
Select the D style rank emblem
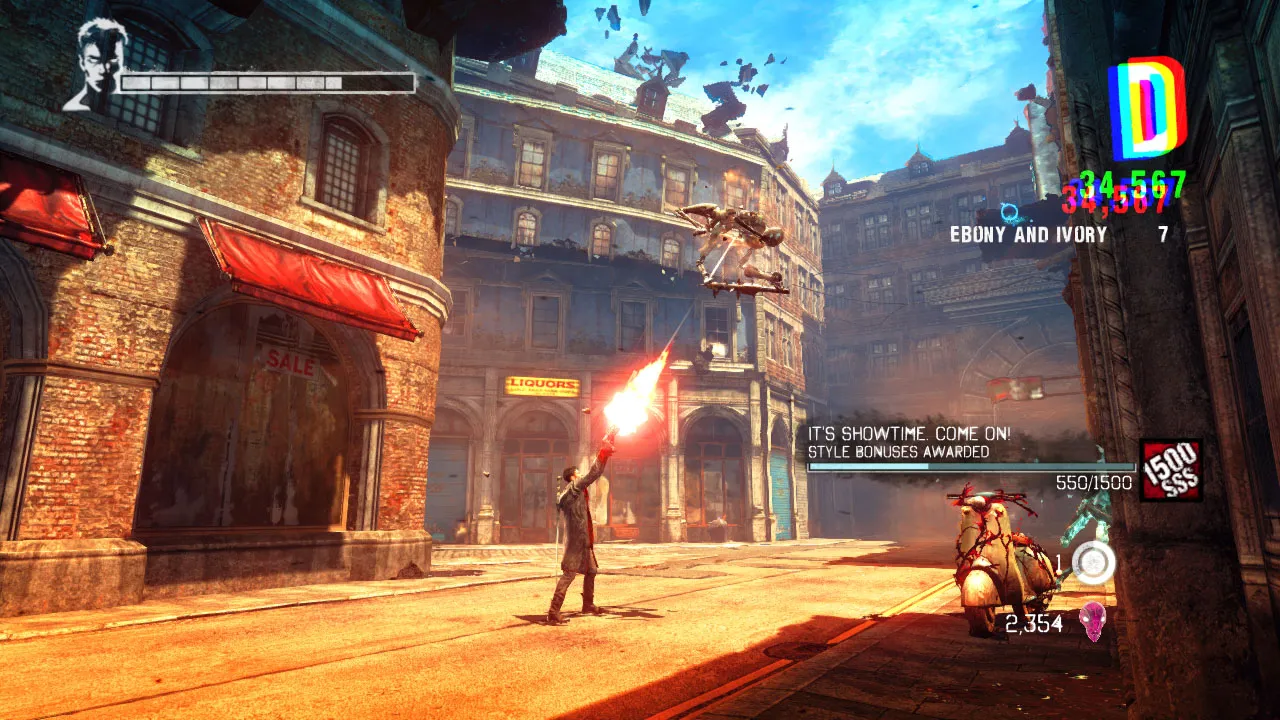[1146, 108]
